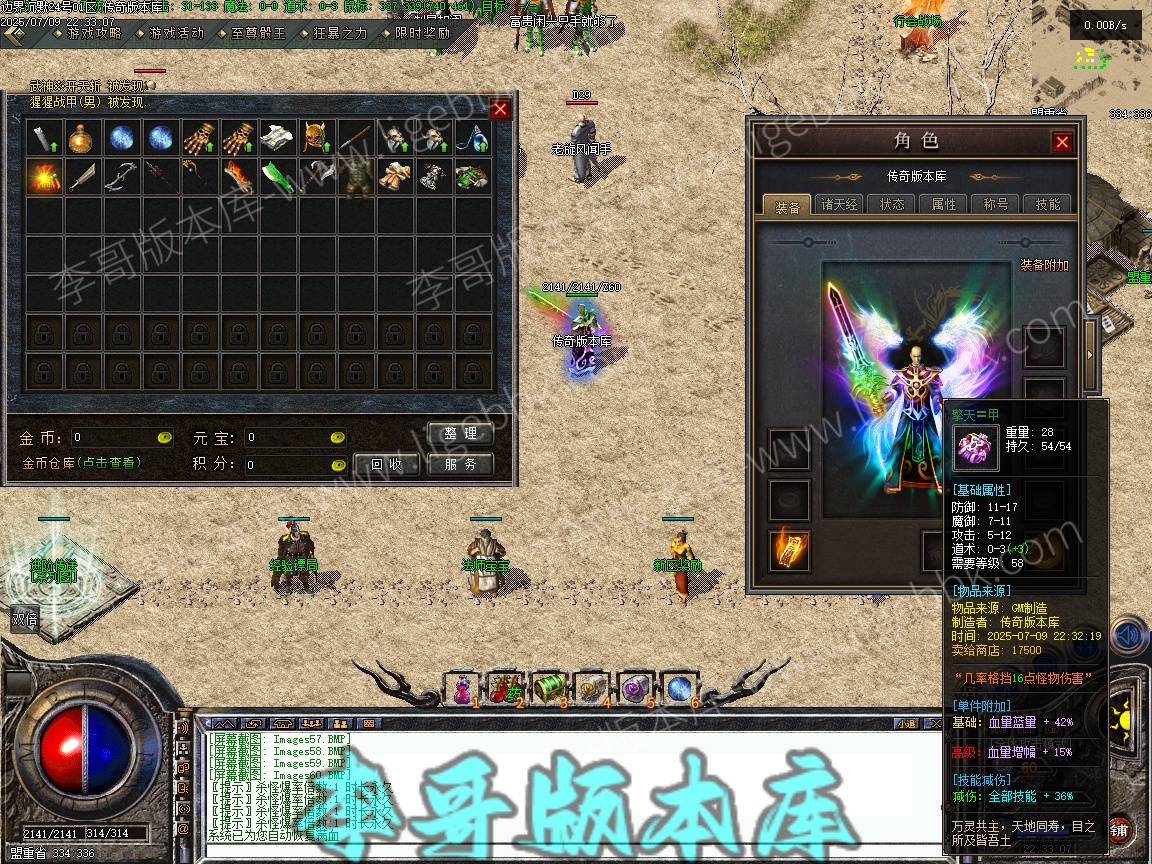Open the 回收 recycle function
Viewport: 1152px width, 864px height.
click(x=387, y=464)
